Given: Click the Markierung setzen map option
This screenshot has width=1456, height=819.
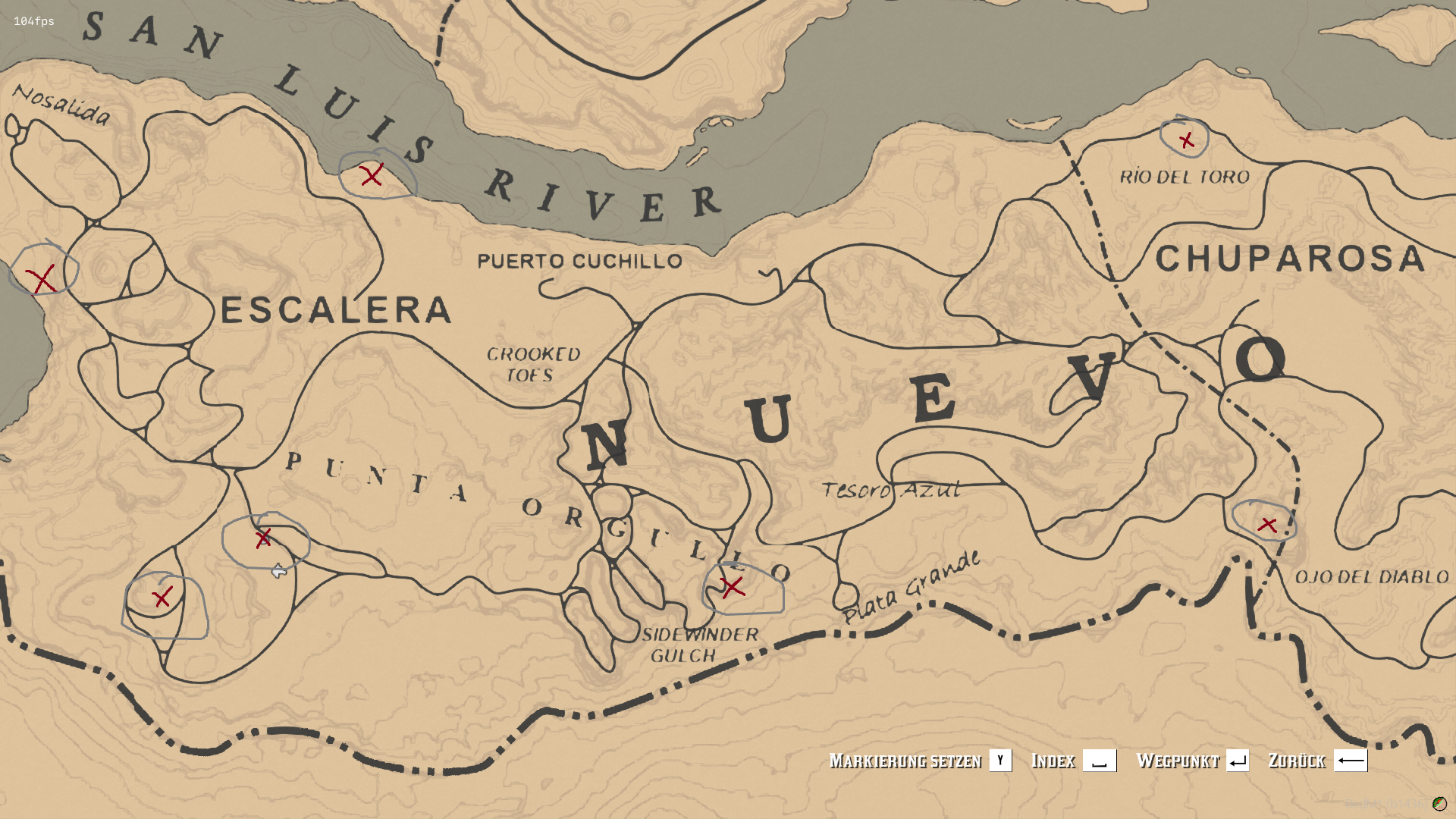Looking at the screenshot, I should [x=919, y=761].
